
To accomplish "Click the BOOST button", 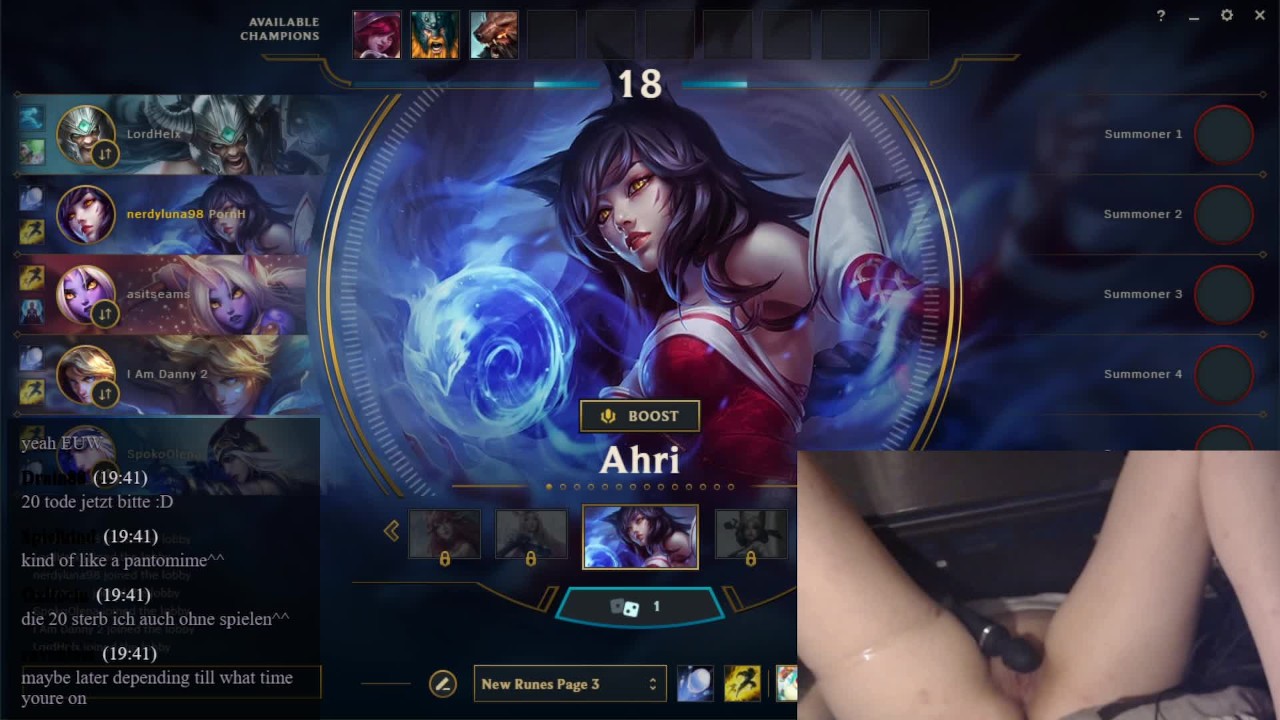I will pos(640,416).
